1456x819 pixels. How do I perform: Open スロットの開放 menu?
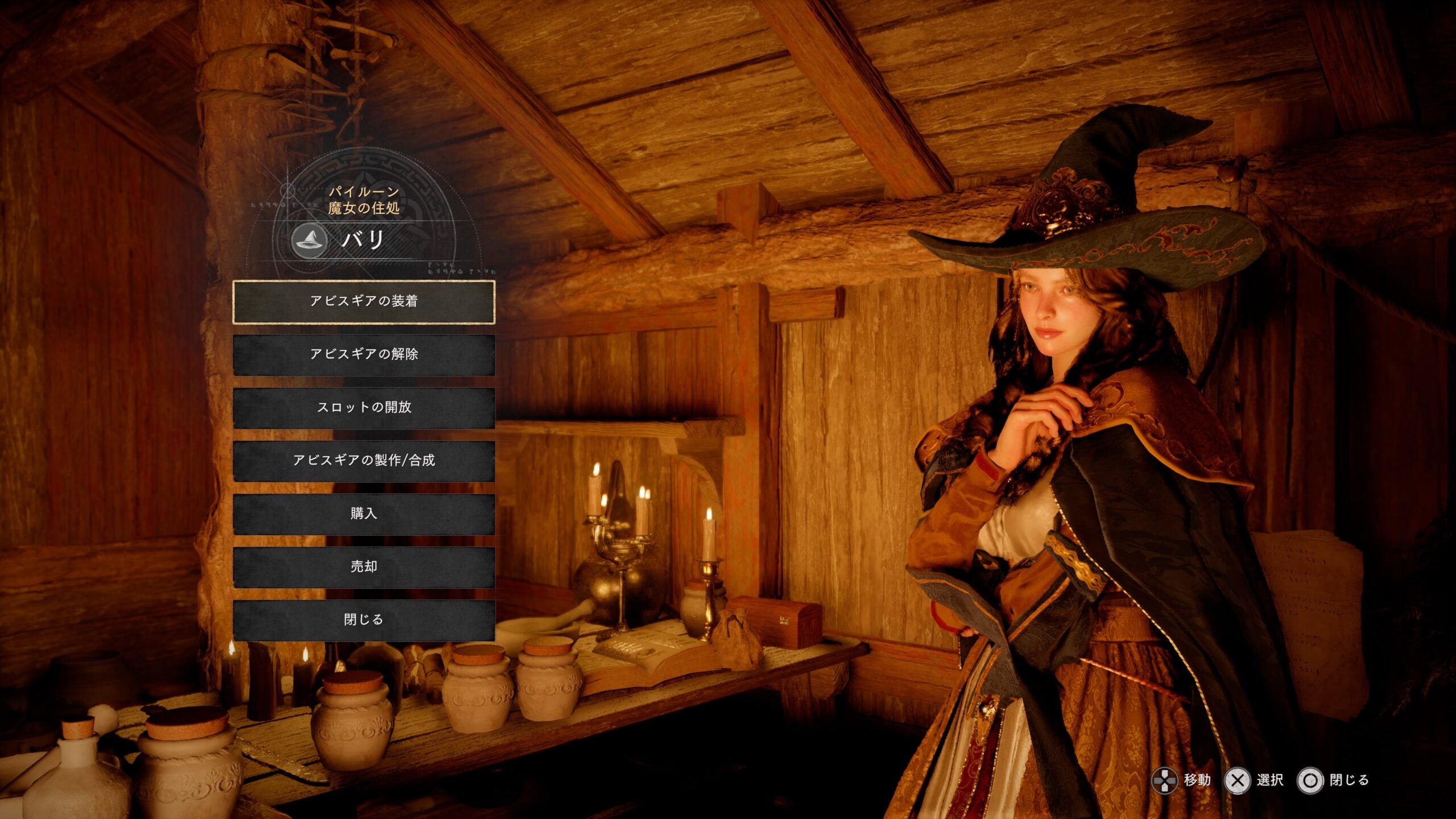(363, 408)
